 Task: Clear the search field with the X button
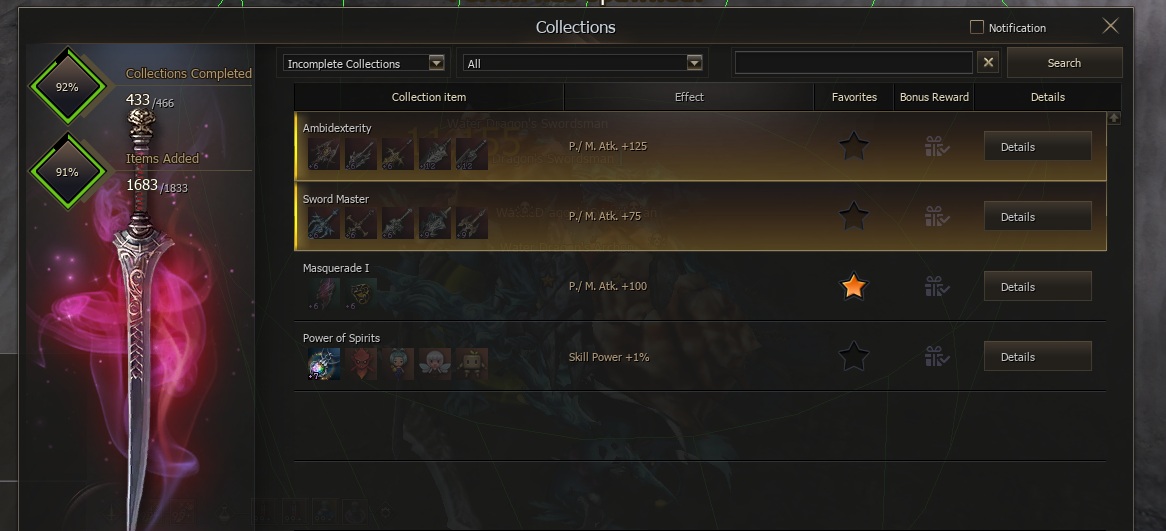(988, 63)
